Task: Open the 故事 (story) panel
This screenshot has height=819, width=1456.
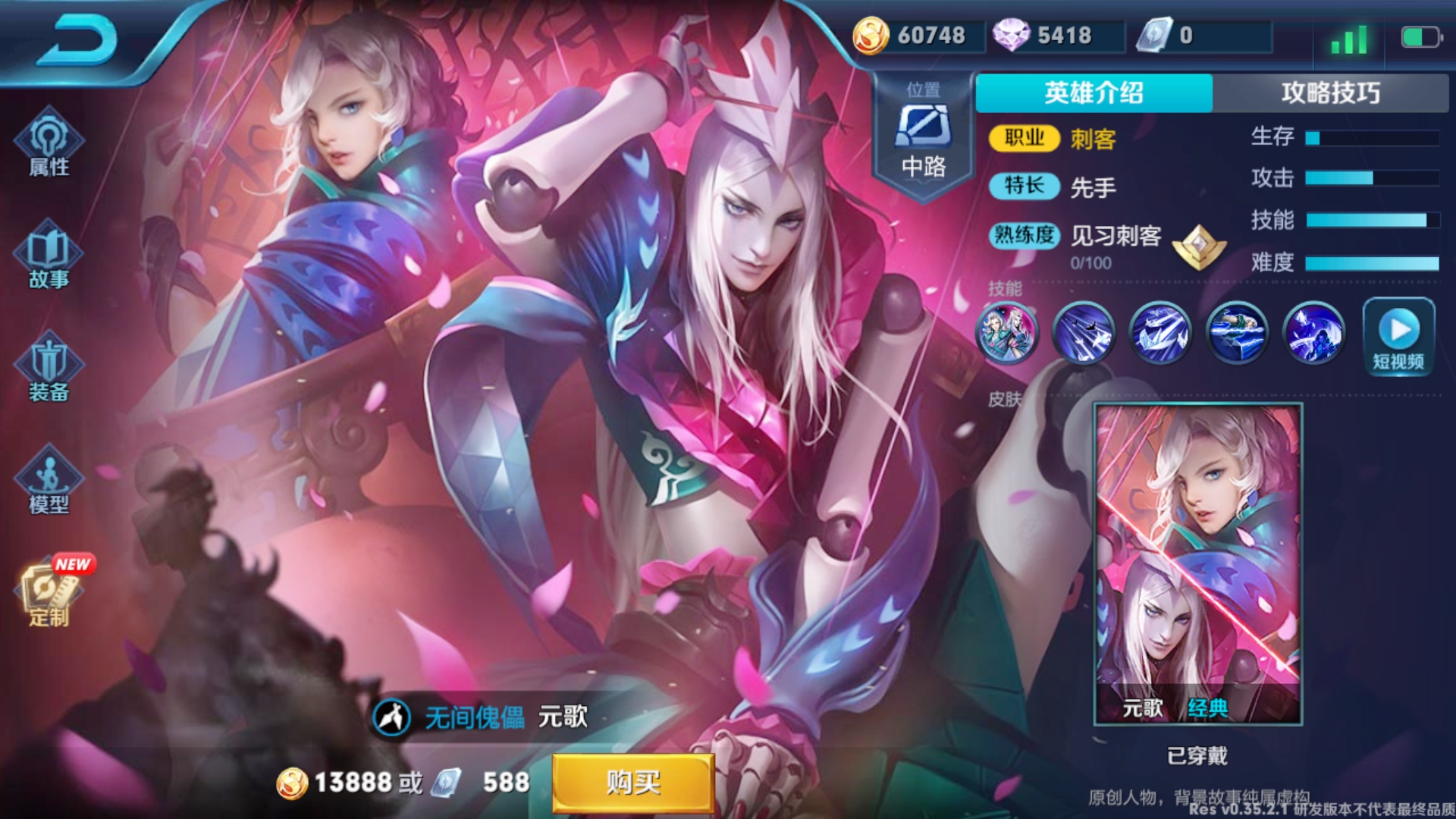Action: coord(47,258)
